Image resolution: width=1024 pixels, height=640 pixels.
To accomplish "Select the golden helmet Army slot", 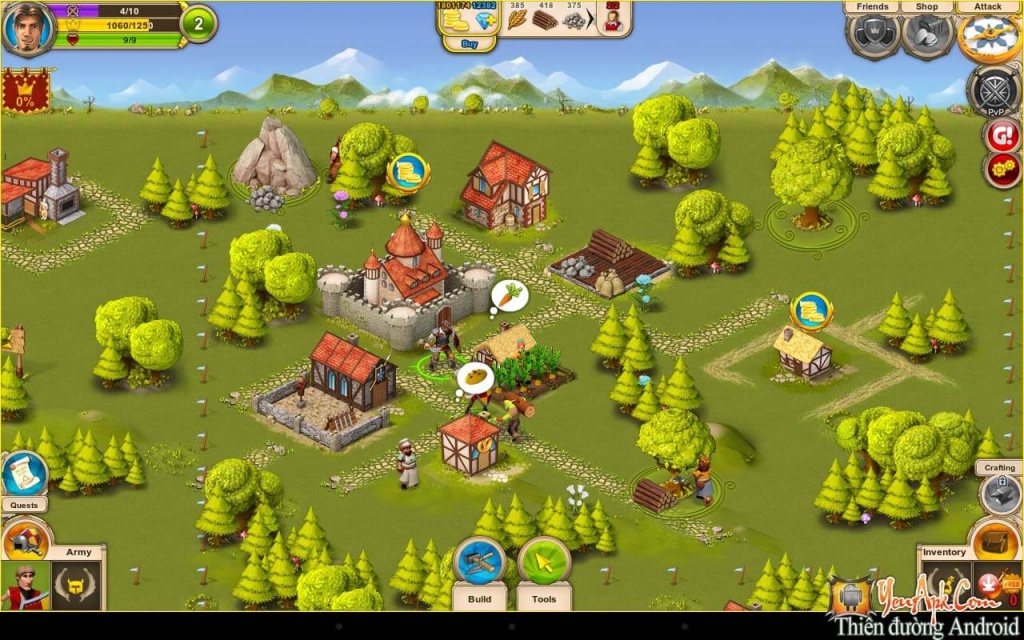I will click(x=78, y=586).
